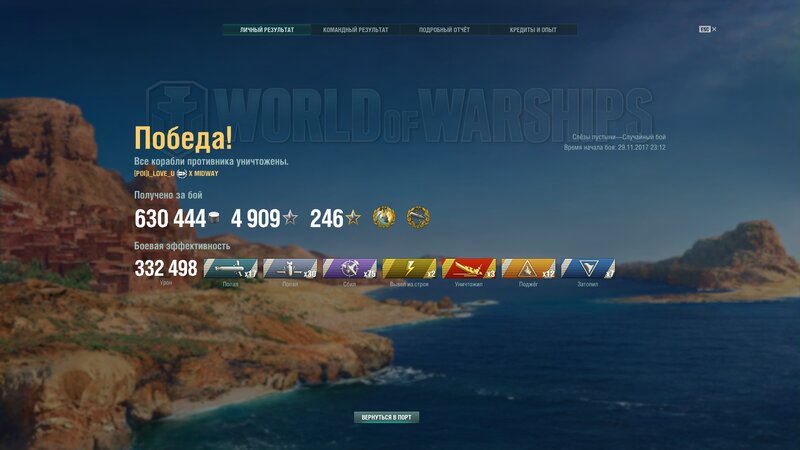Select the purple aircraft shot down ribbon
Viewport: 800px width, 450px height.
[350, 268]
